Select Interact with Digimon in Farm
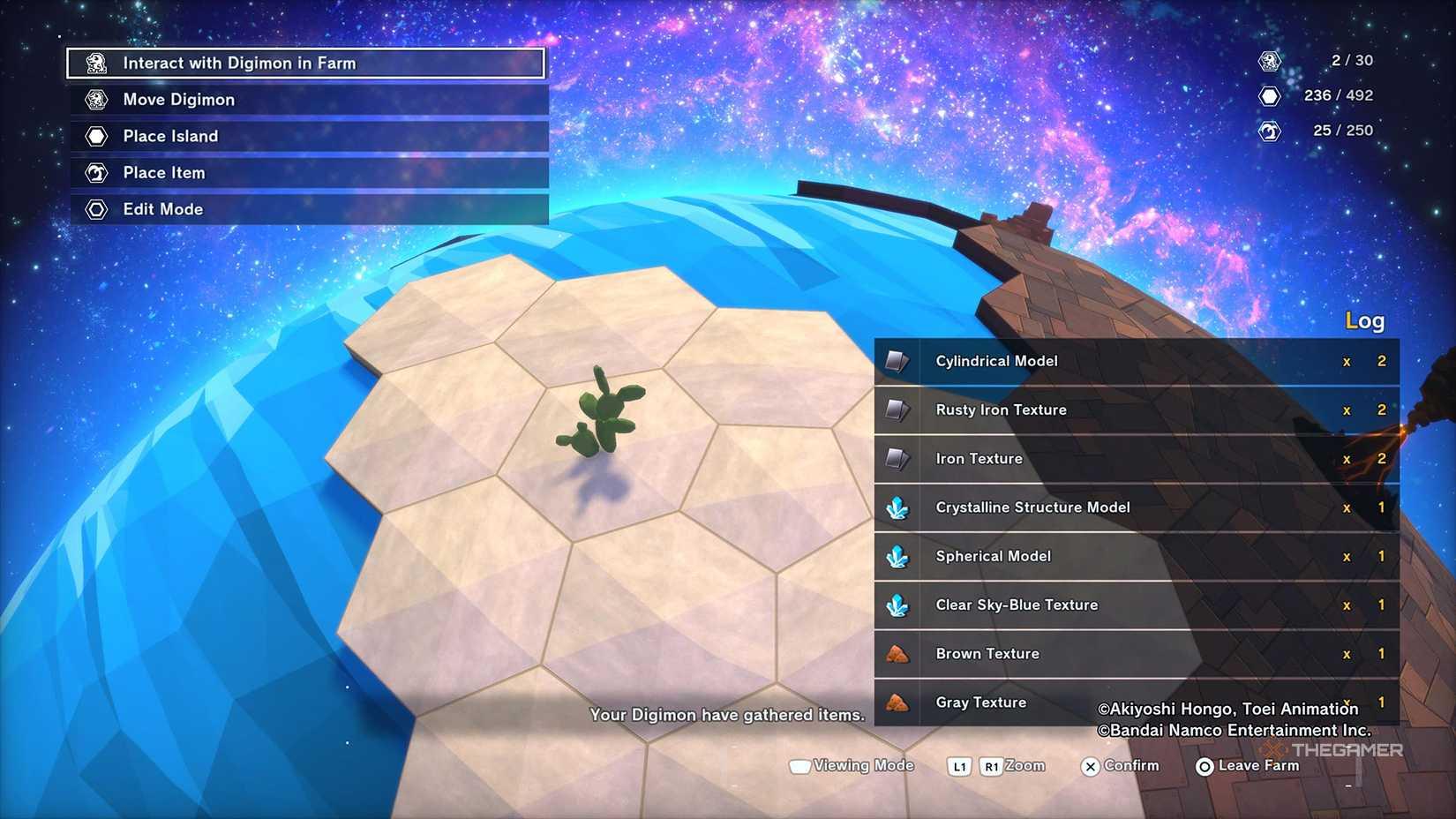The width and height of the screenshot is (1456, 819). (x=305, y=64)
